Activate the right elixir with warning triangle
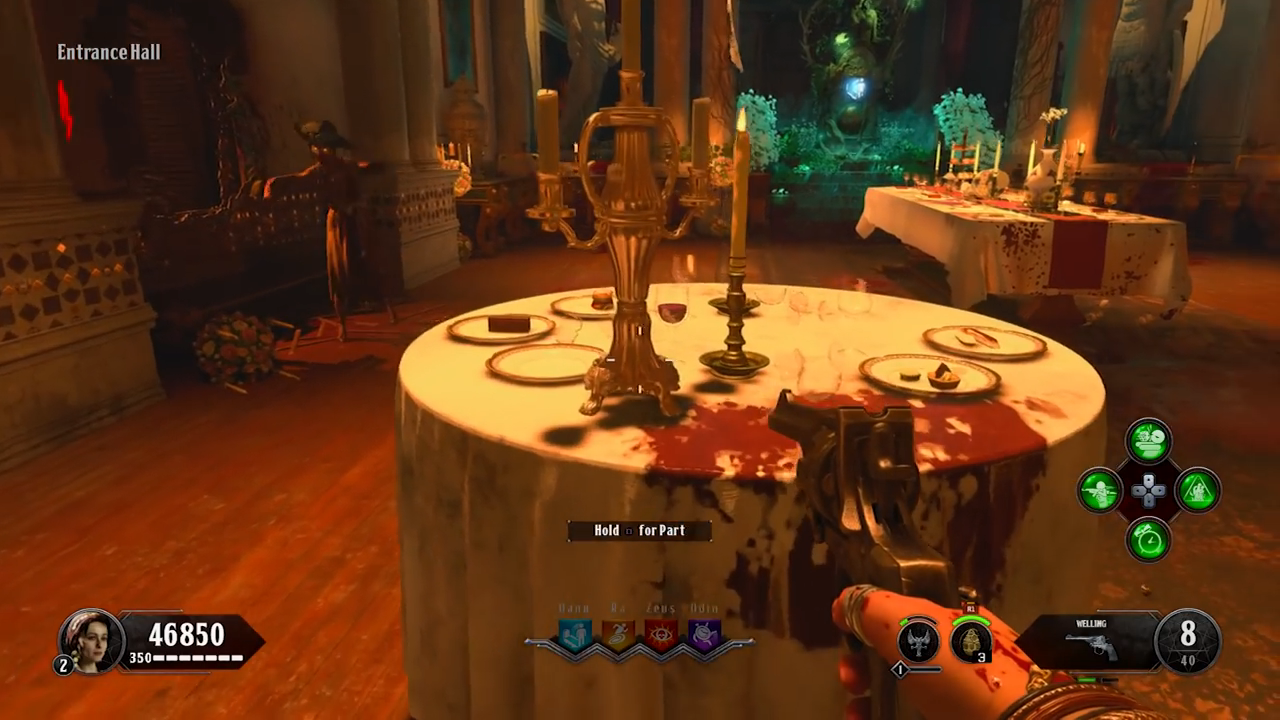The height and width of the screenshot is (720, 1280). pyautogui.click(x=1198, y=491)
